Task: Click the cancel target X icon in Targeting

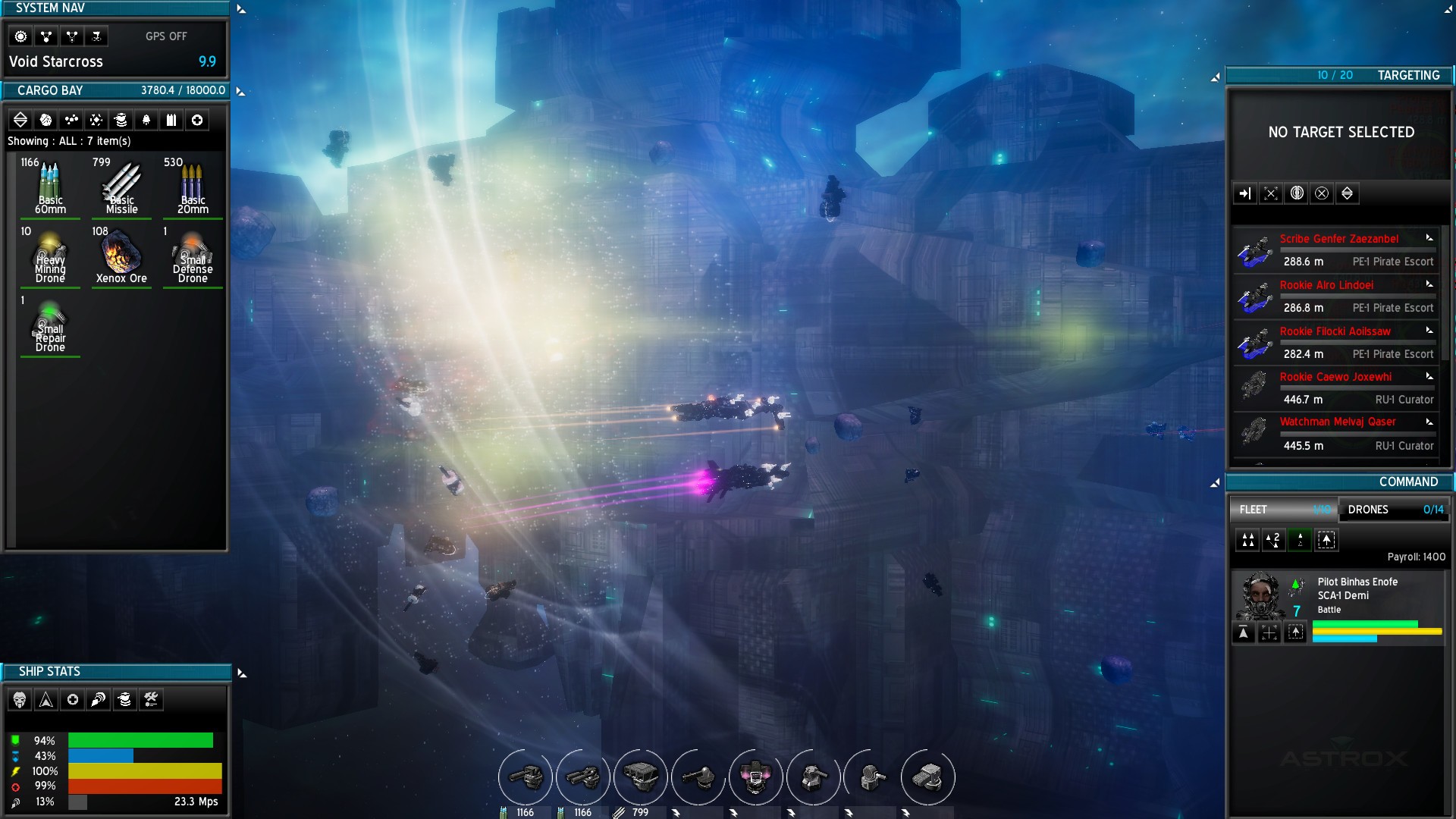Action: (1323, 193)
